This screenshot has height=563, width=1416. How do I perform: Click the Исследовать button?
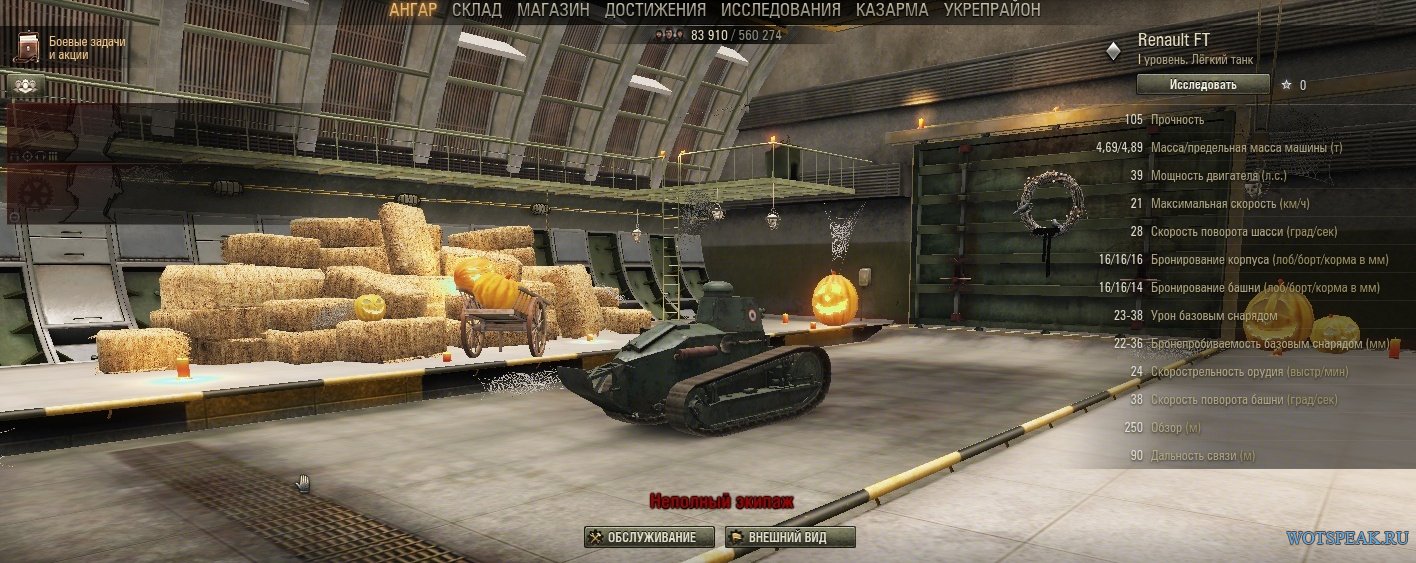pos(1202,85)
